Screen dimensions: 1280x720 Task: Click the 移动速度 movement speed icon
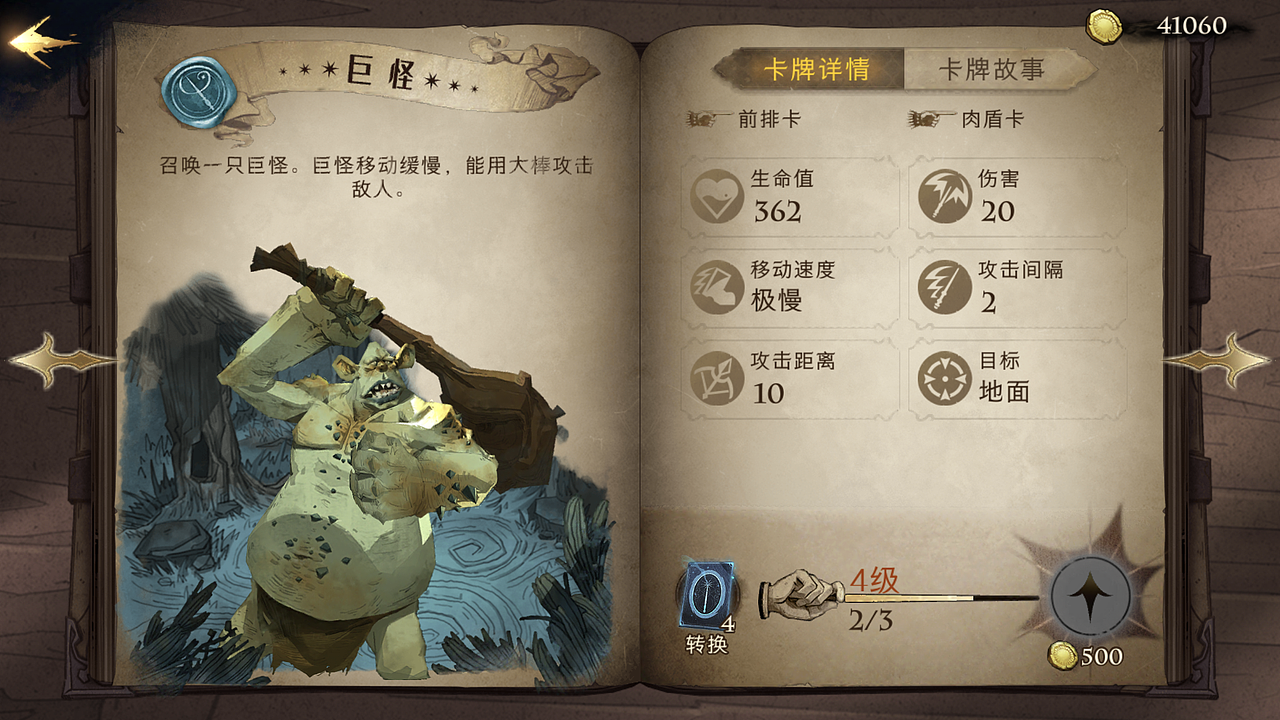coord(716,288)
